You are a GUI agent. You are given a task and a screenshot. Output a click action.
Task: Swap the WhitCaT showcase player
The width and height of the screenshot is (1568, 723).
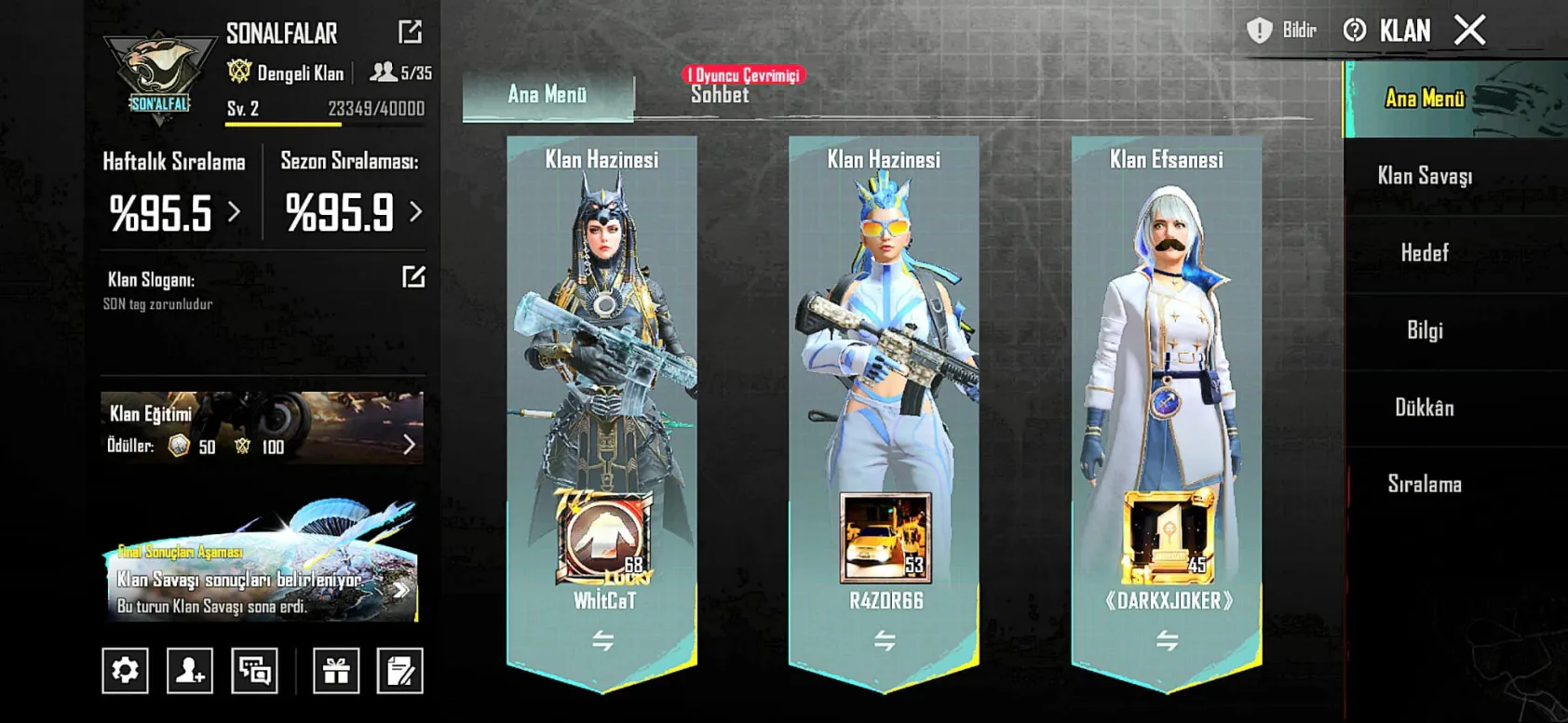(x=602, y=640)
